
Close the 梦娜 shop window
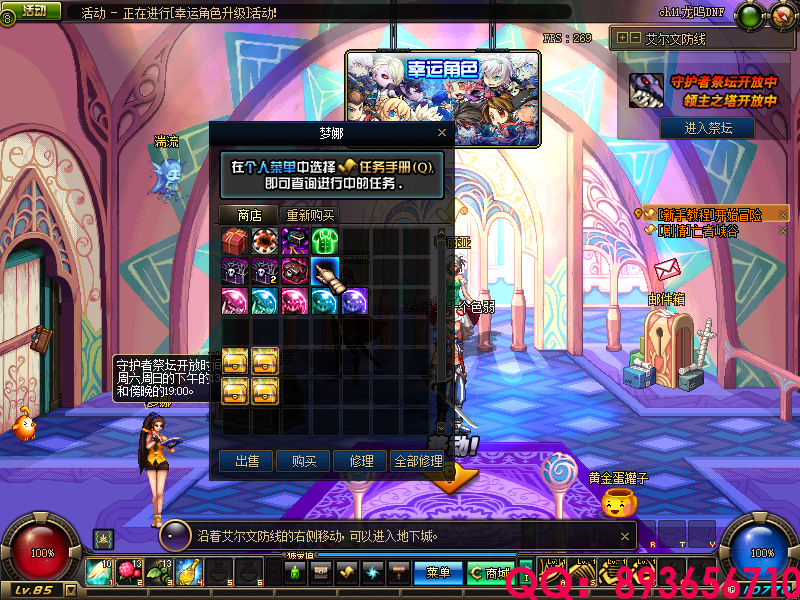pyautogui.click(x=442, y=132)
